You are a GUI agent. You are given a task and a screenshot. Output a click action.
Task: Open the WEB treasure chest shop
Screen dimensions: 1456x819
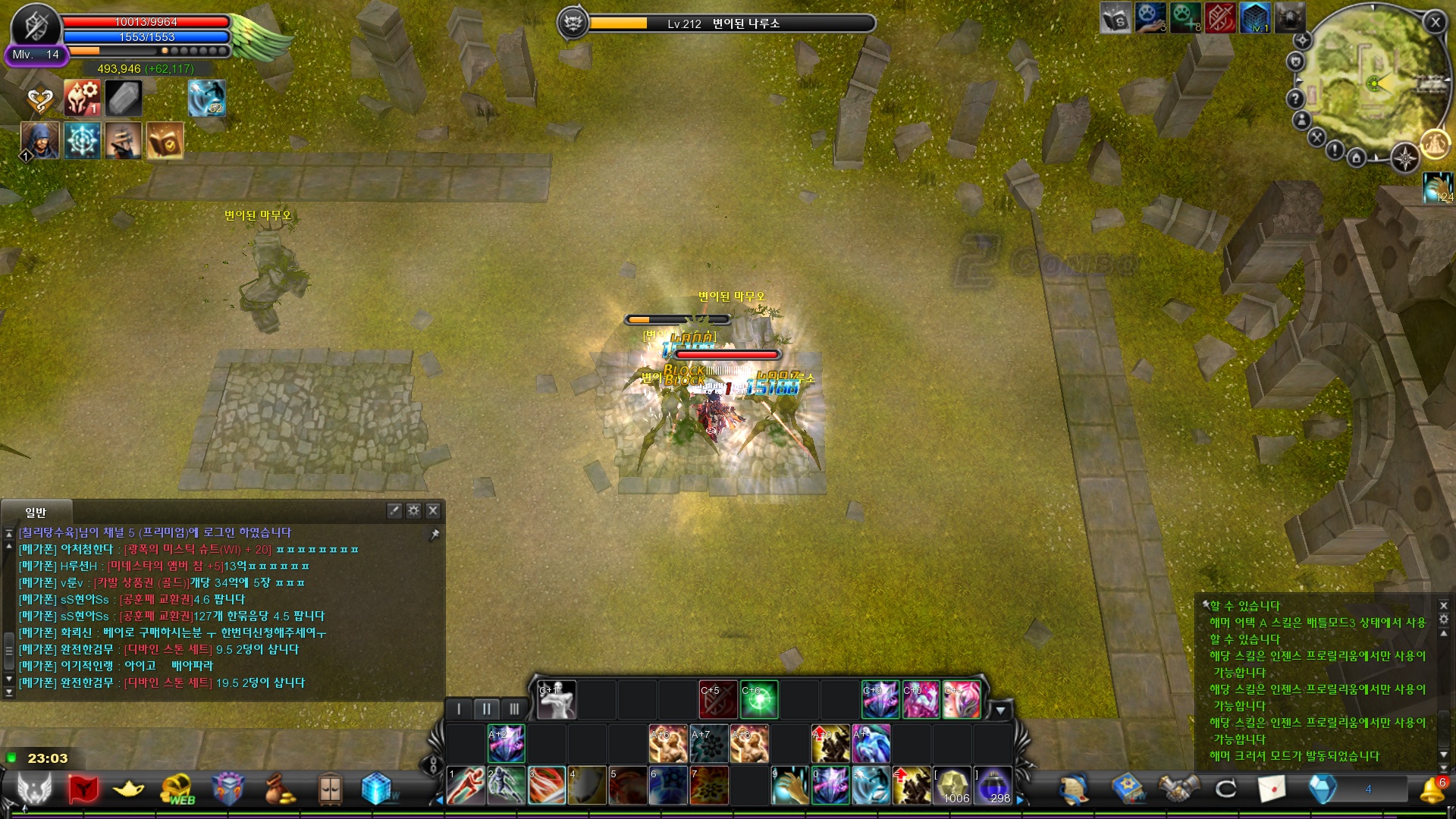click(x=175, y=789)
